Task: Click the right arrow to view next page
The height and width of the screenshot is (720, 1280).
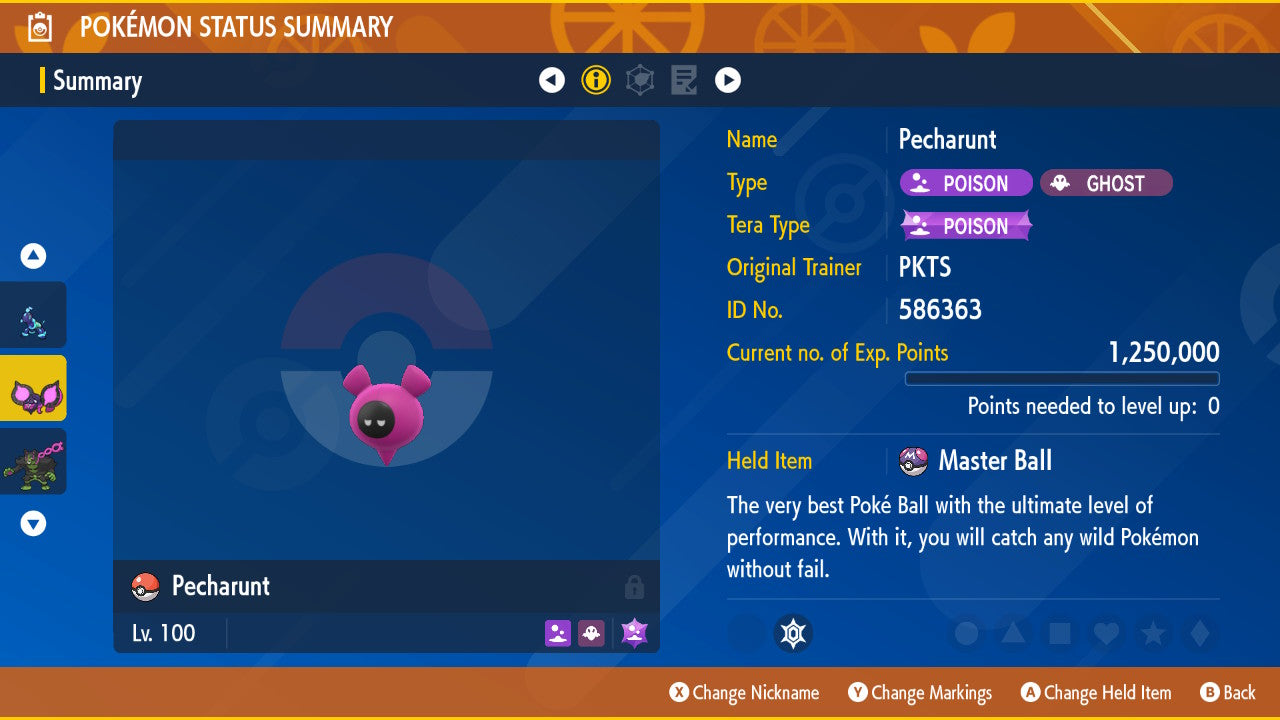Action: pyautogui.click(x=728, y=80)
